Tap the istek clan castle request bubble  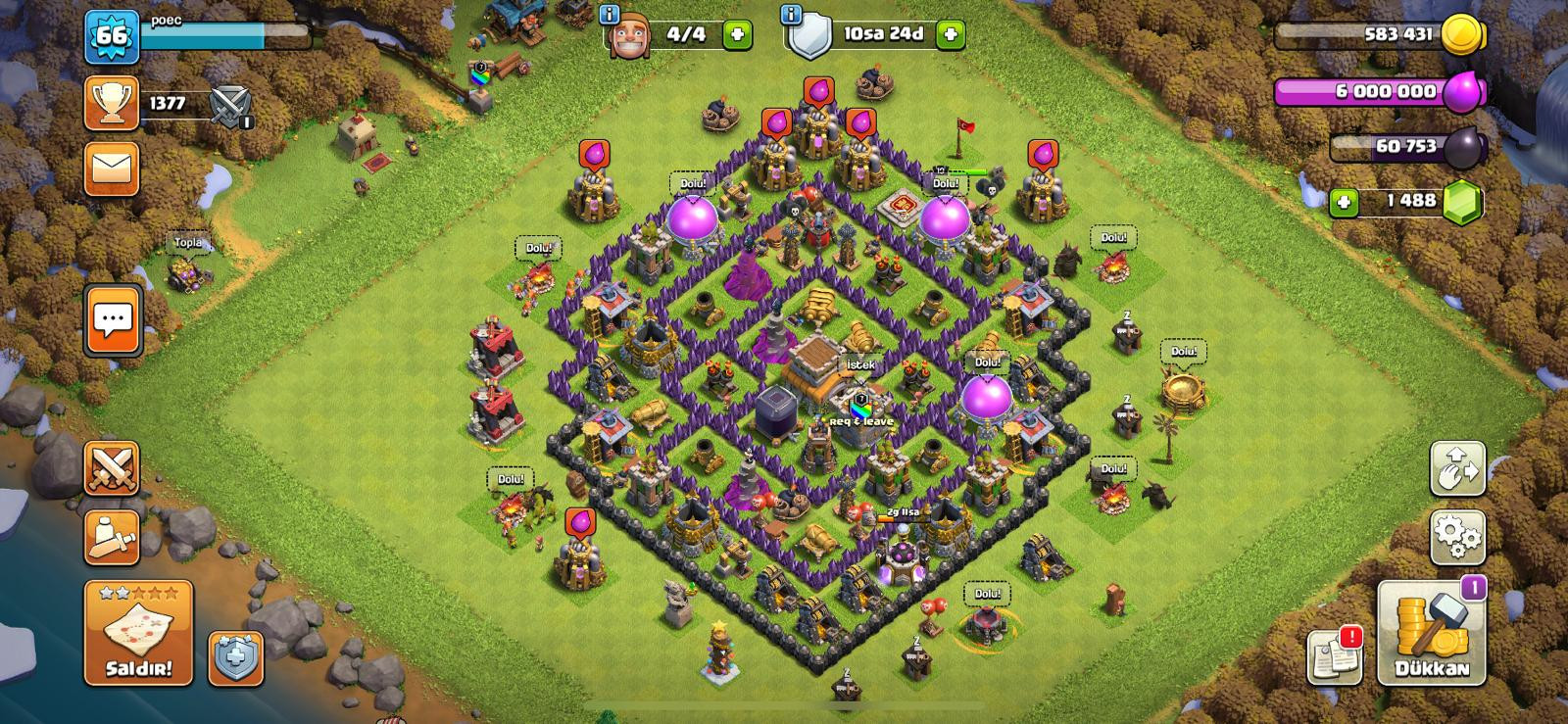point(860,364)
